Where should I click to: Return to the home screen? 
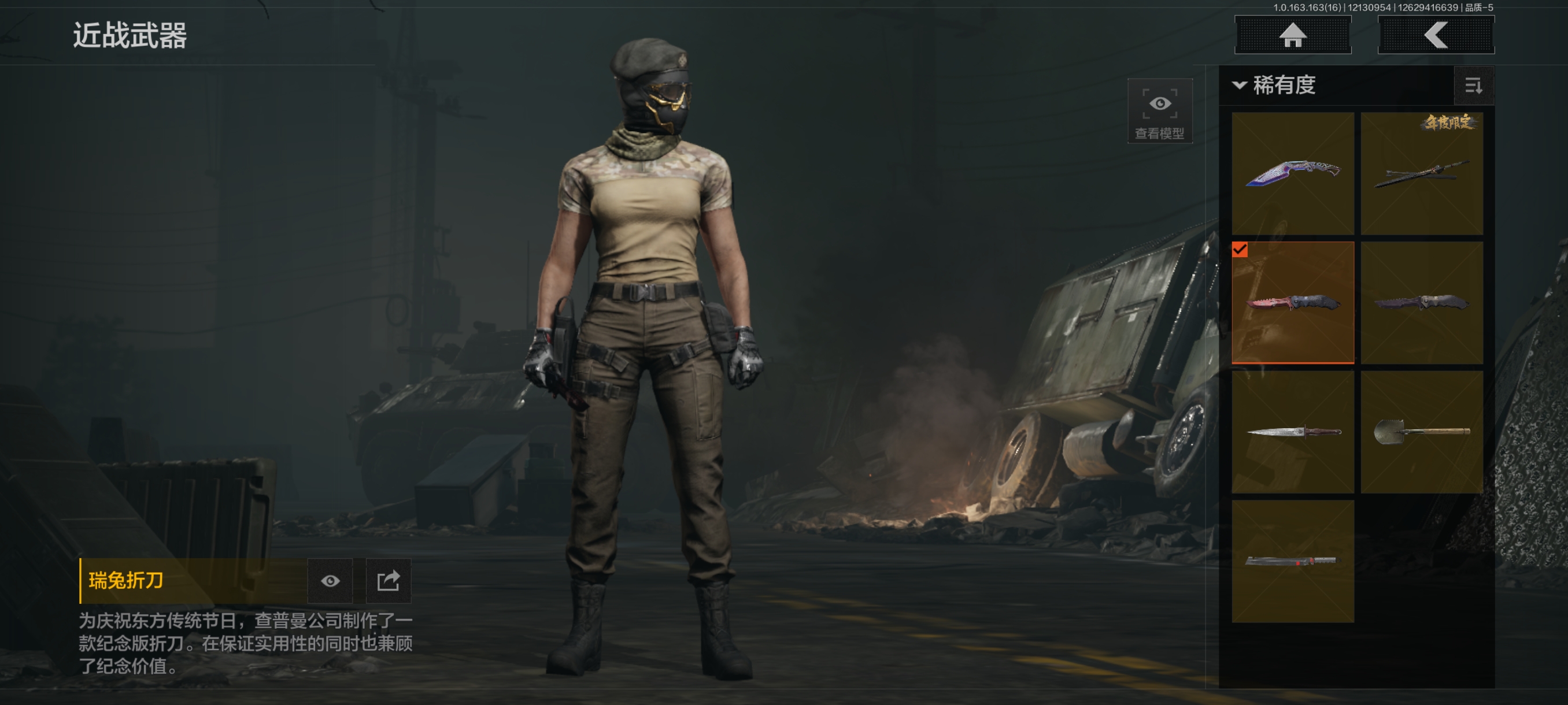pyautogui.click(x=1292, y=35)
